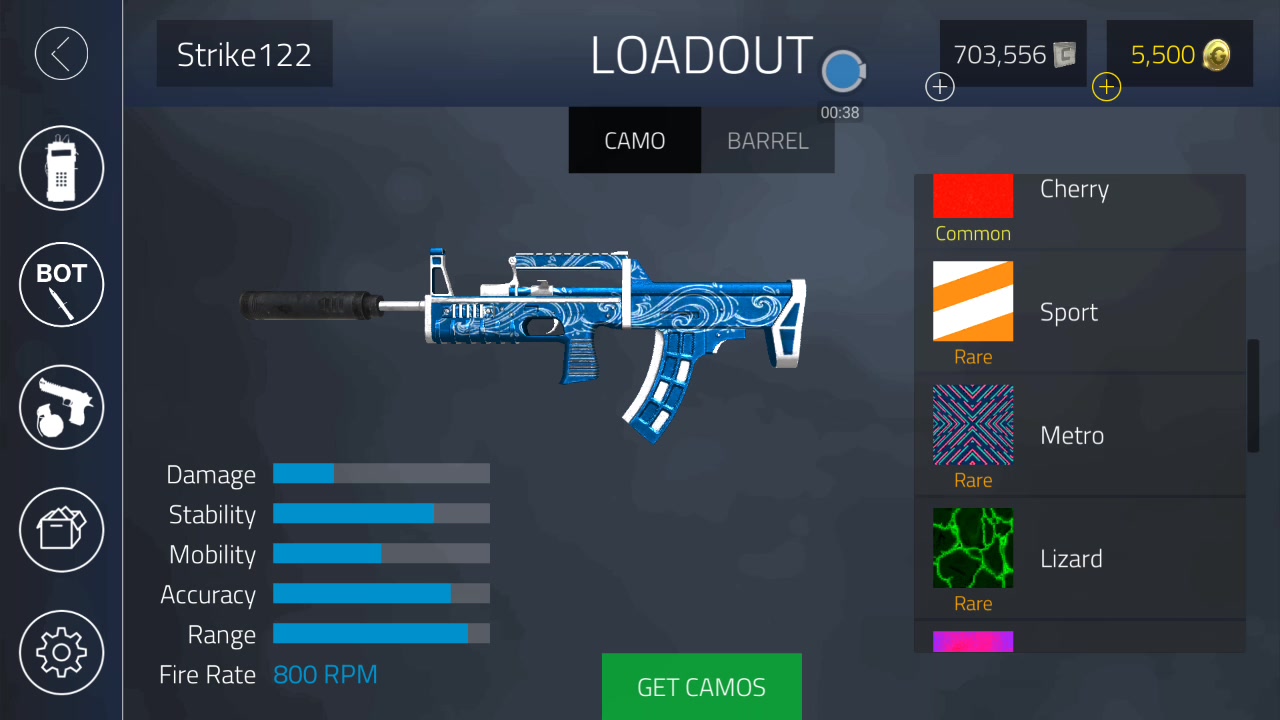Open the pistol and grenade loadout

tap(61, 407)
